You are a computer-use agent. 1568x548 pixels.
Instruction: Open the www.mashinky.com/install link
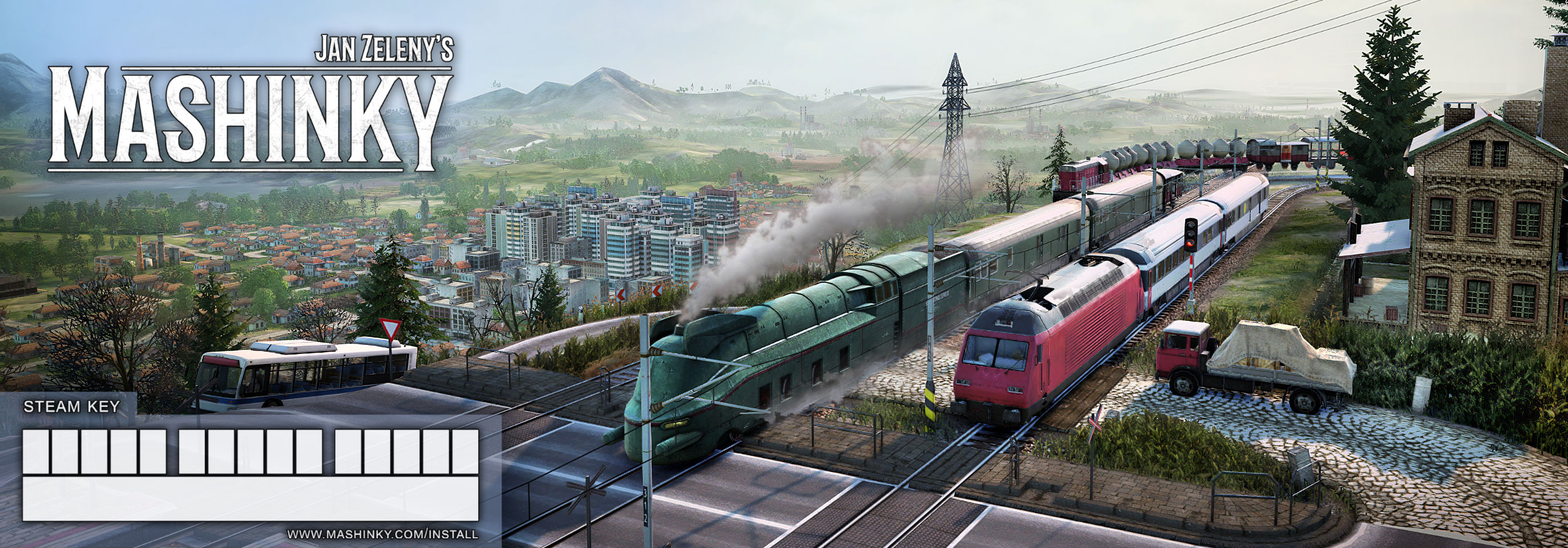(382, 534)
